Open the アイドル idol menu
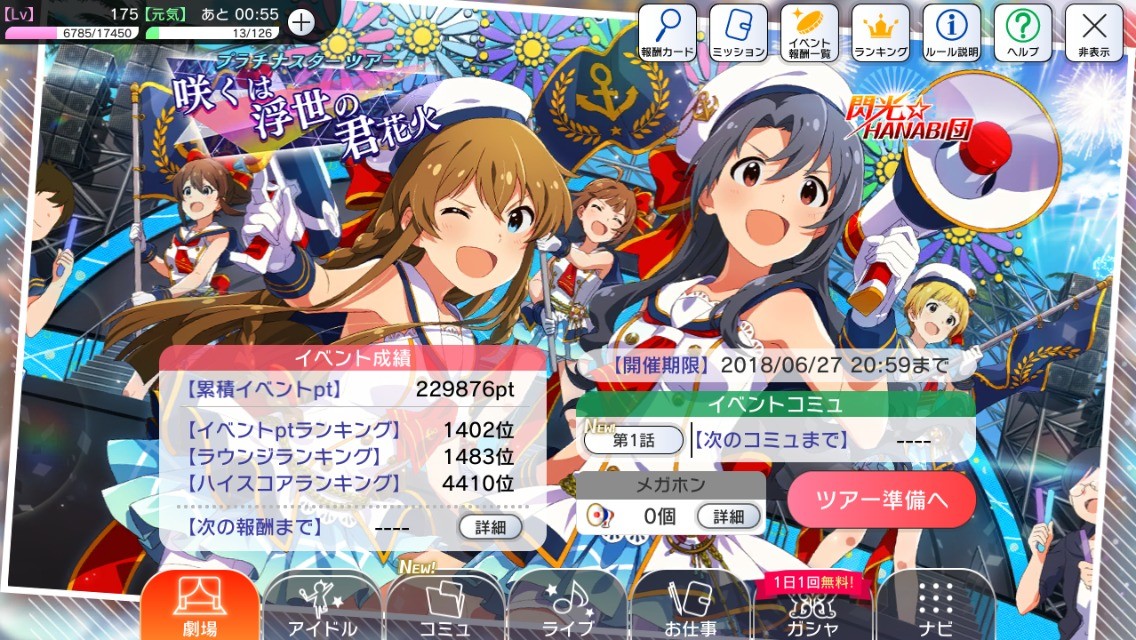 point(322,606)
